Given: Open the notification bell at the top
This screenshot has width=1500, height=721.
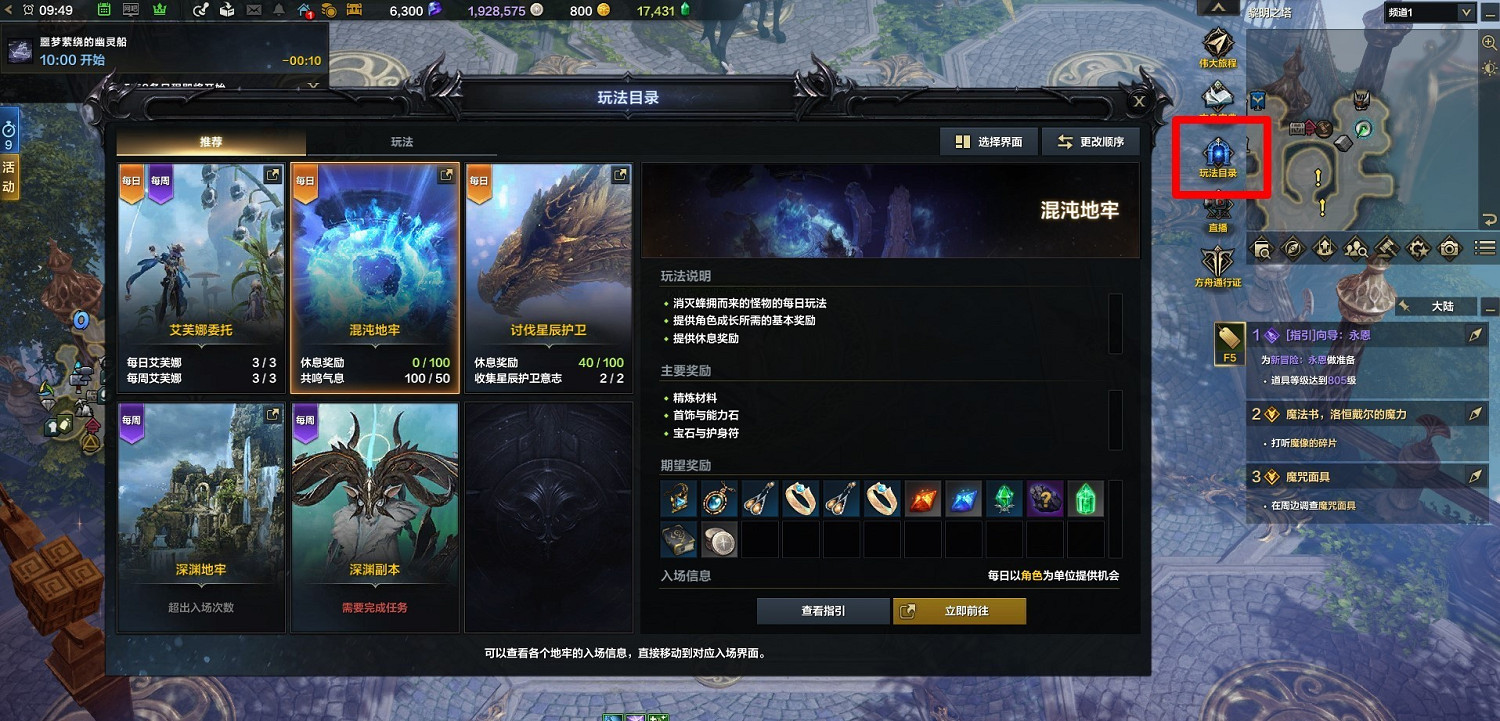Looking at the screenshot, I should tap(279, 9).
